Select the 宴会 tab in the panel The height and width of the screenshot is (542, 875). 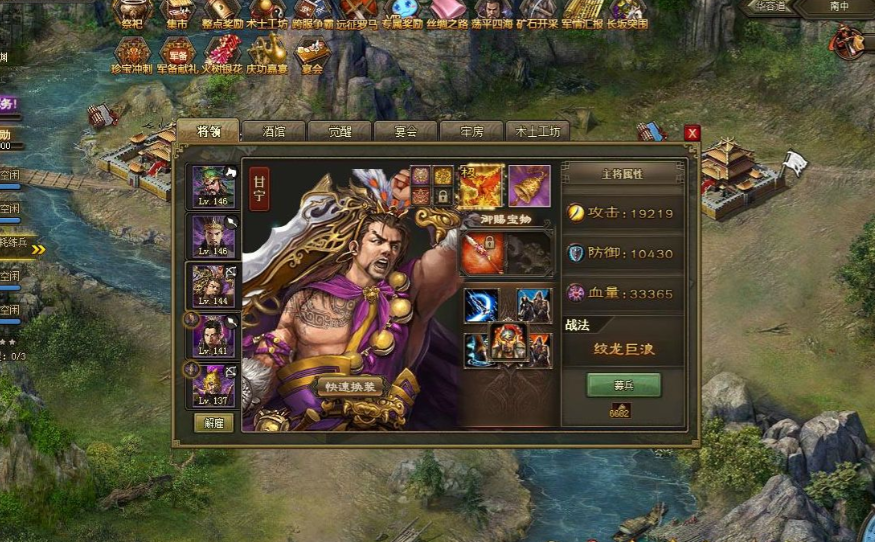click(406, 131)
